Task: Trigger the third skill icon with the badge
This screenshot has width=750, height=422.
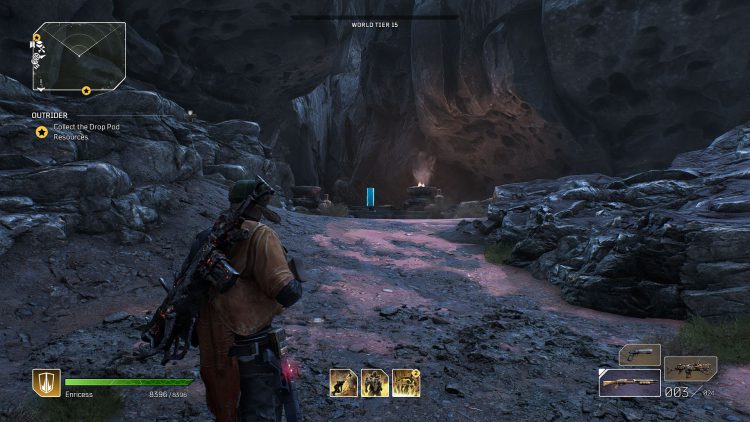Action: click(x=405, y=382)
